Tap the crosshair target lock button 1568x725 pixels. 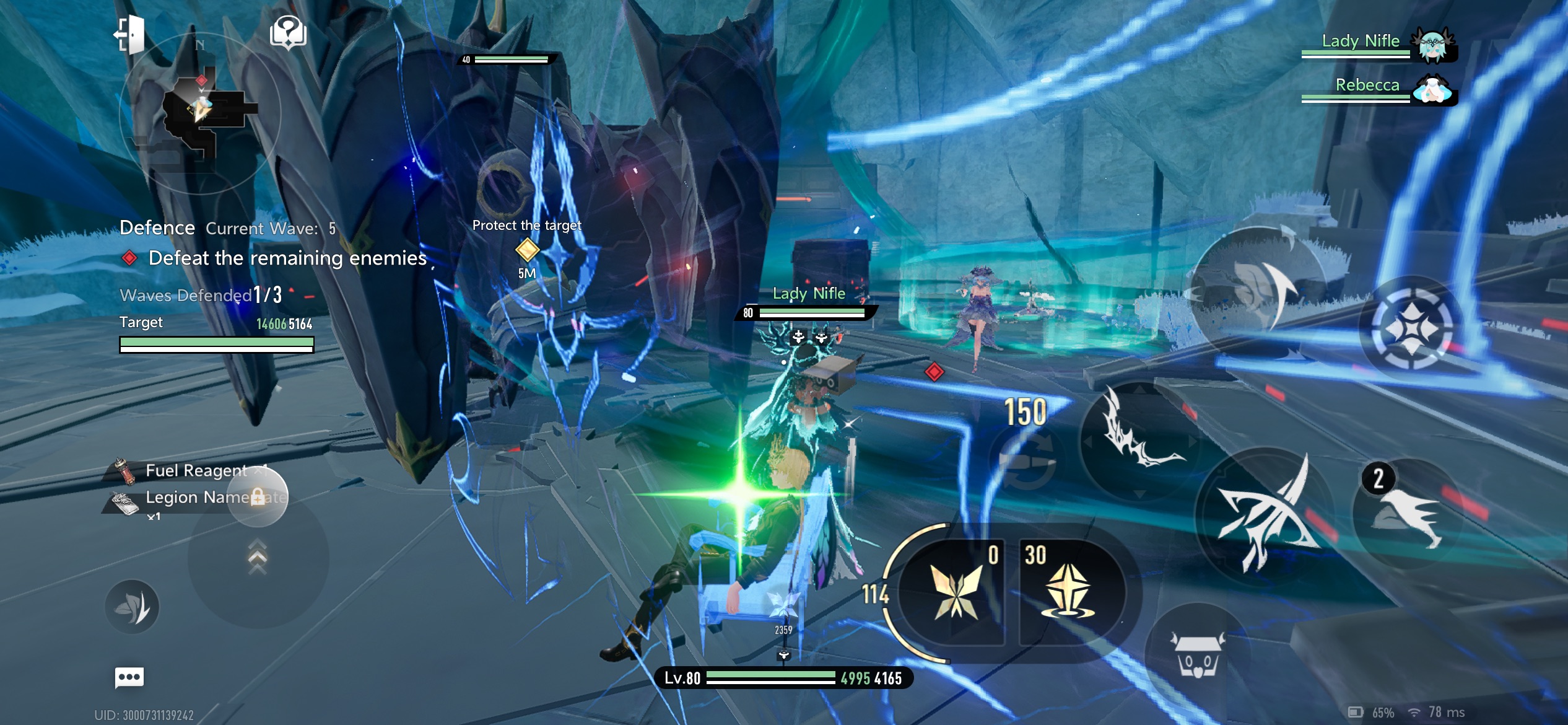(x=1412, y=327)
